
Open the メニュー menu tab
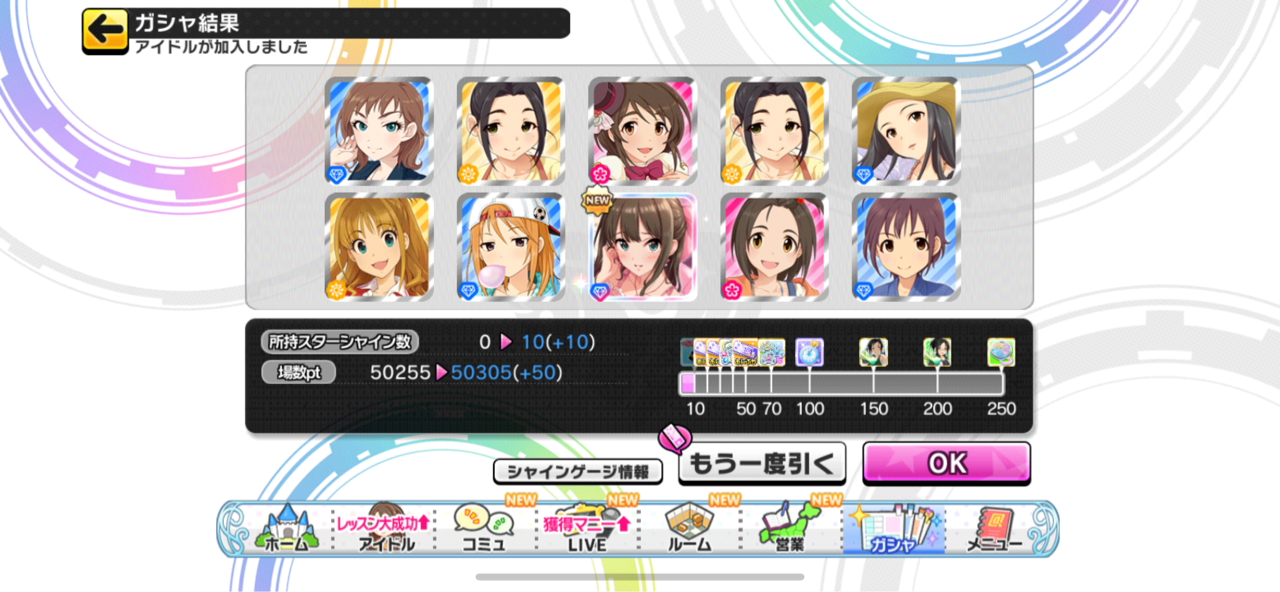coord(994,529)
